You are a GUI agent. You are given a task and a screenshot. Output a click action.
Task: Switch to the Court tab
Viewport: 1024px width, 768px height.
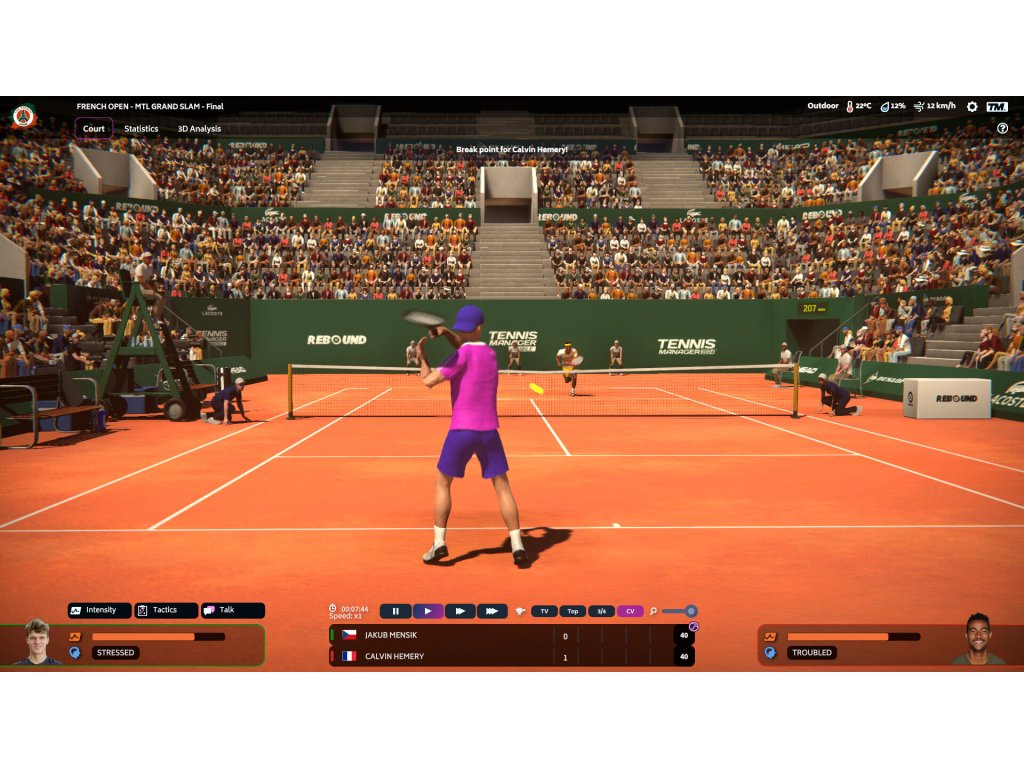coord(93,128)
